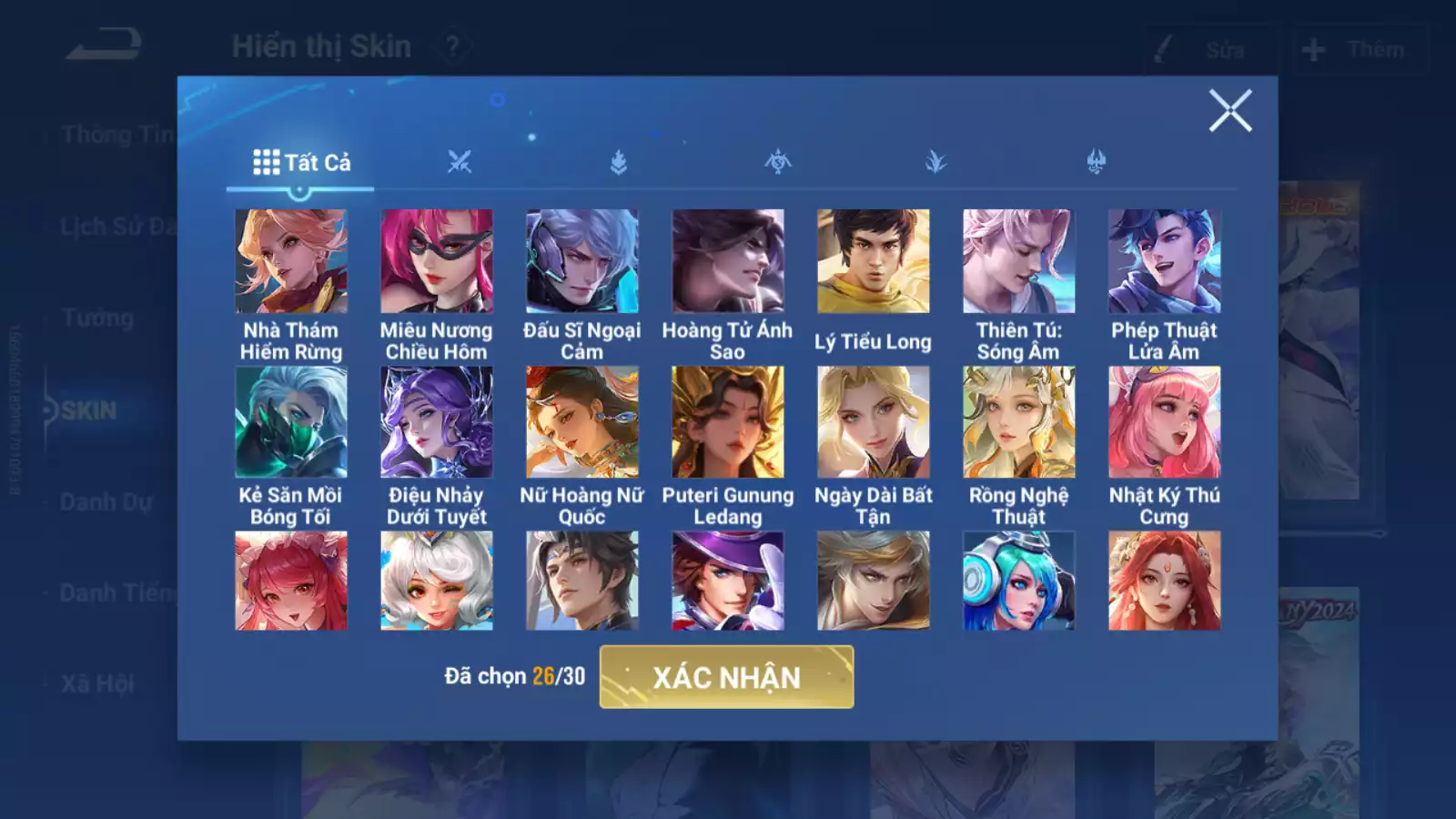Select the crossed swords warrior filter tab
The height and width of the screenshot is (819, 1456).
click(x=460, y=161)
